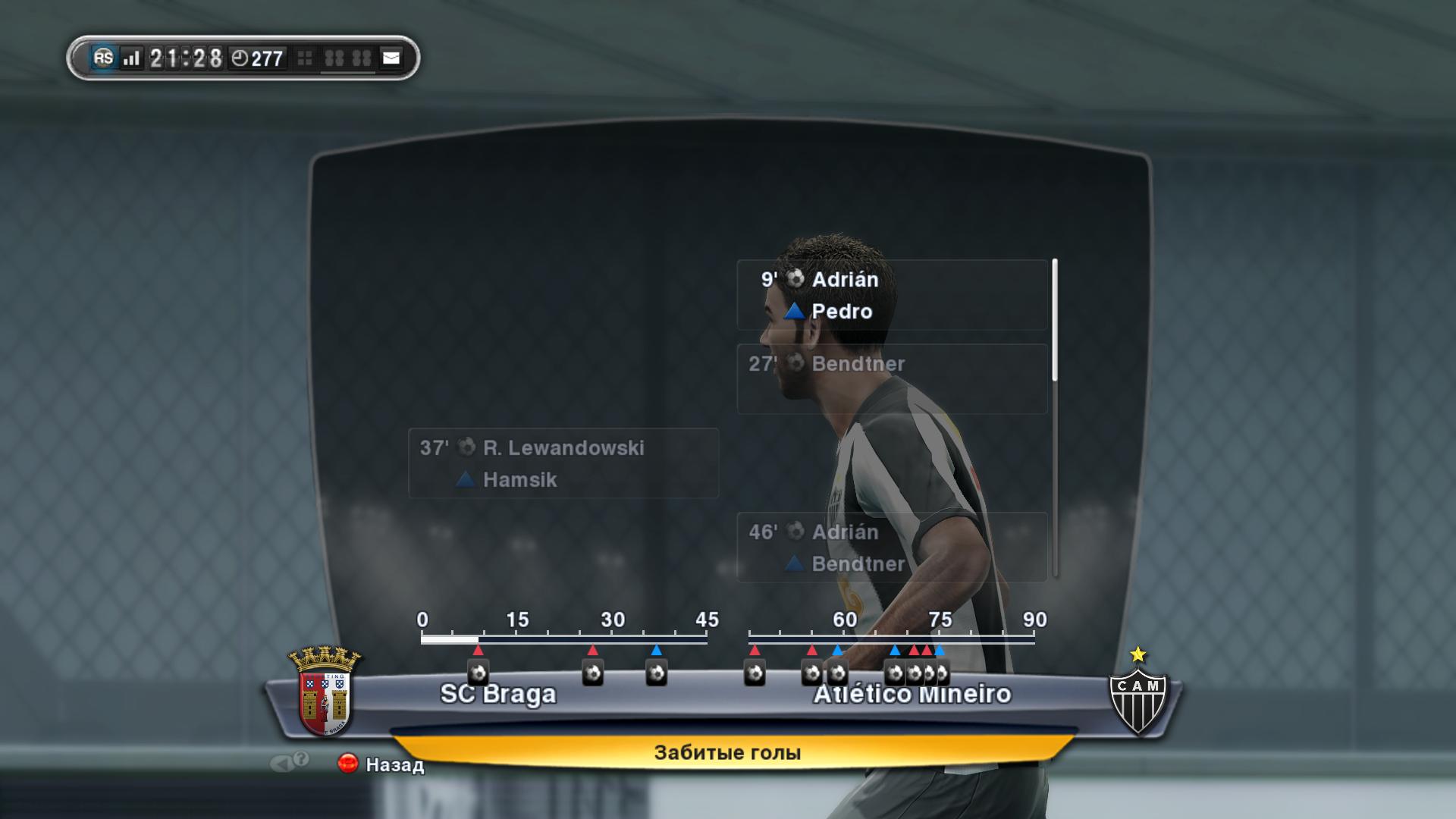Viewport: 1456px width, 819px height.
Task: Choose the 27' Bendtner goal entry
Action: point(891,378)
